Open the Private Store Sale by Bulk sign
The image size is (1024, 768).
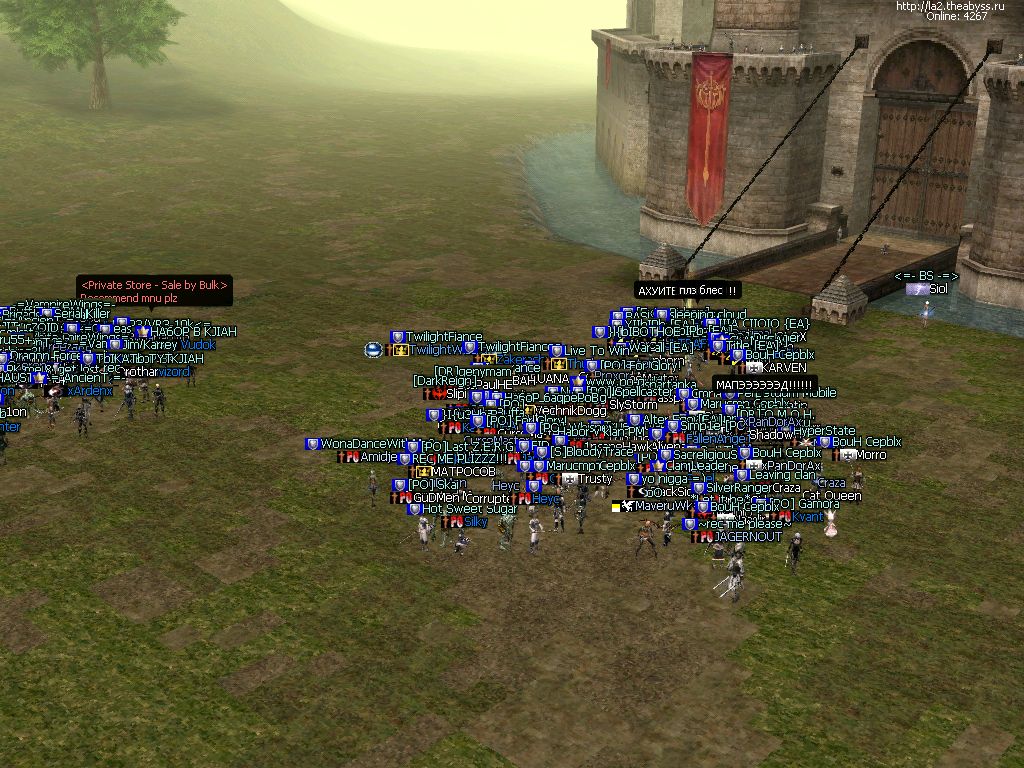click(x=155, y=290)
